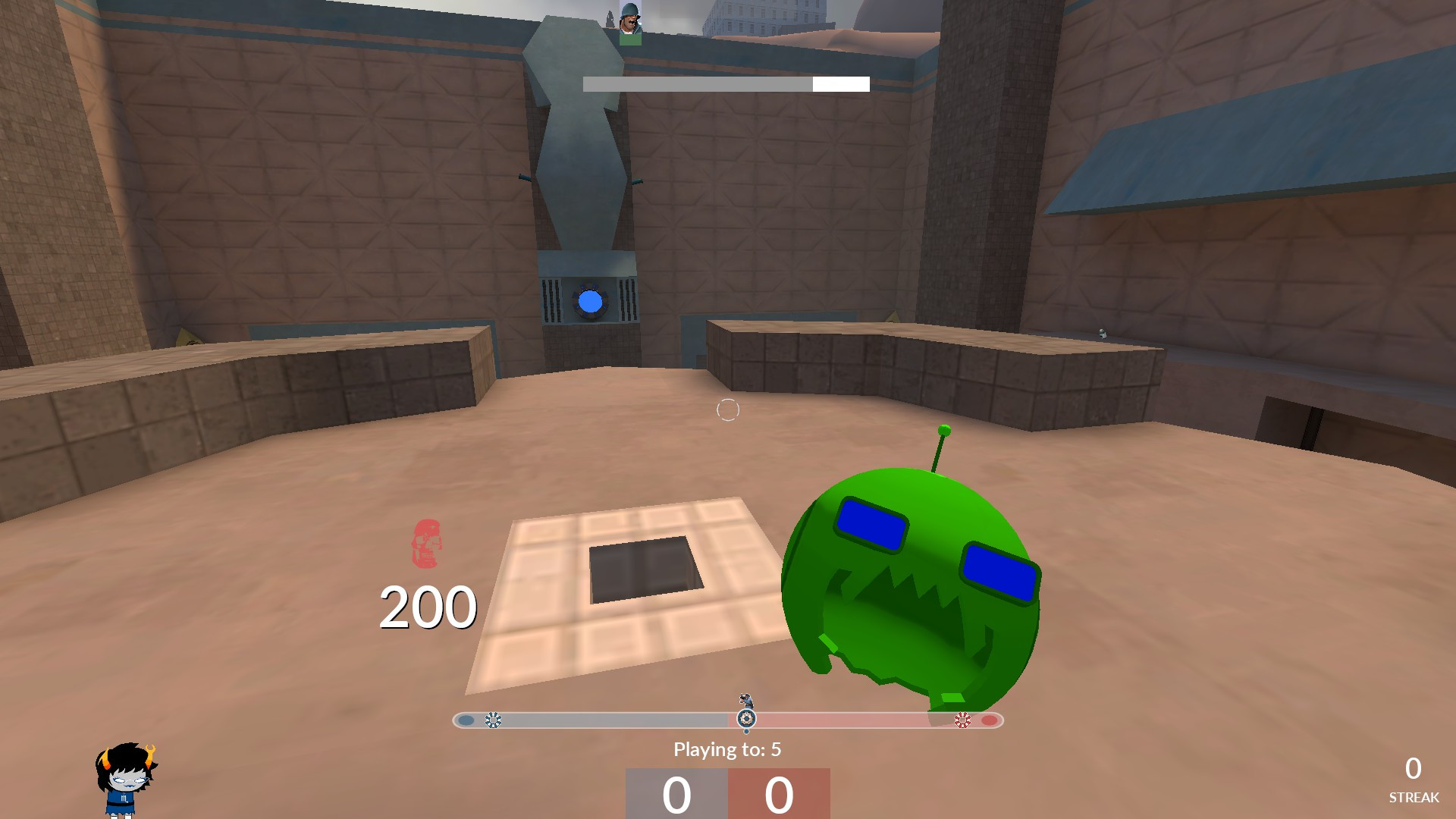Click the 'Playing to: 5' label
This screenshot has width=1456, height=819.
pos(728,750)
